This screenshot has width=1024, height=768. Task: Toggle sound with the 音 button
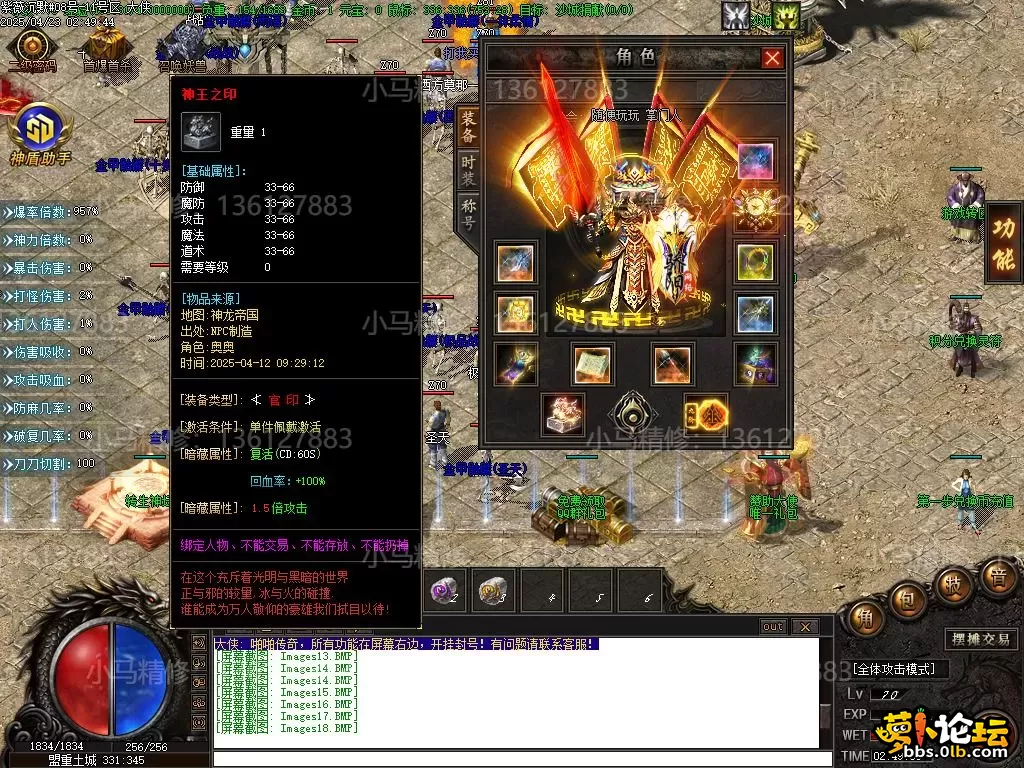point(997,577)
